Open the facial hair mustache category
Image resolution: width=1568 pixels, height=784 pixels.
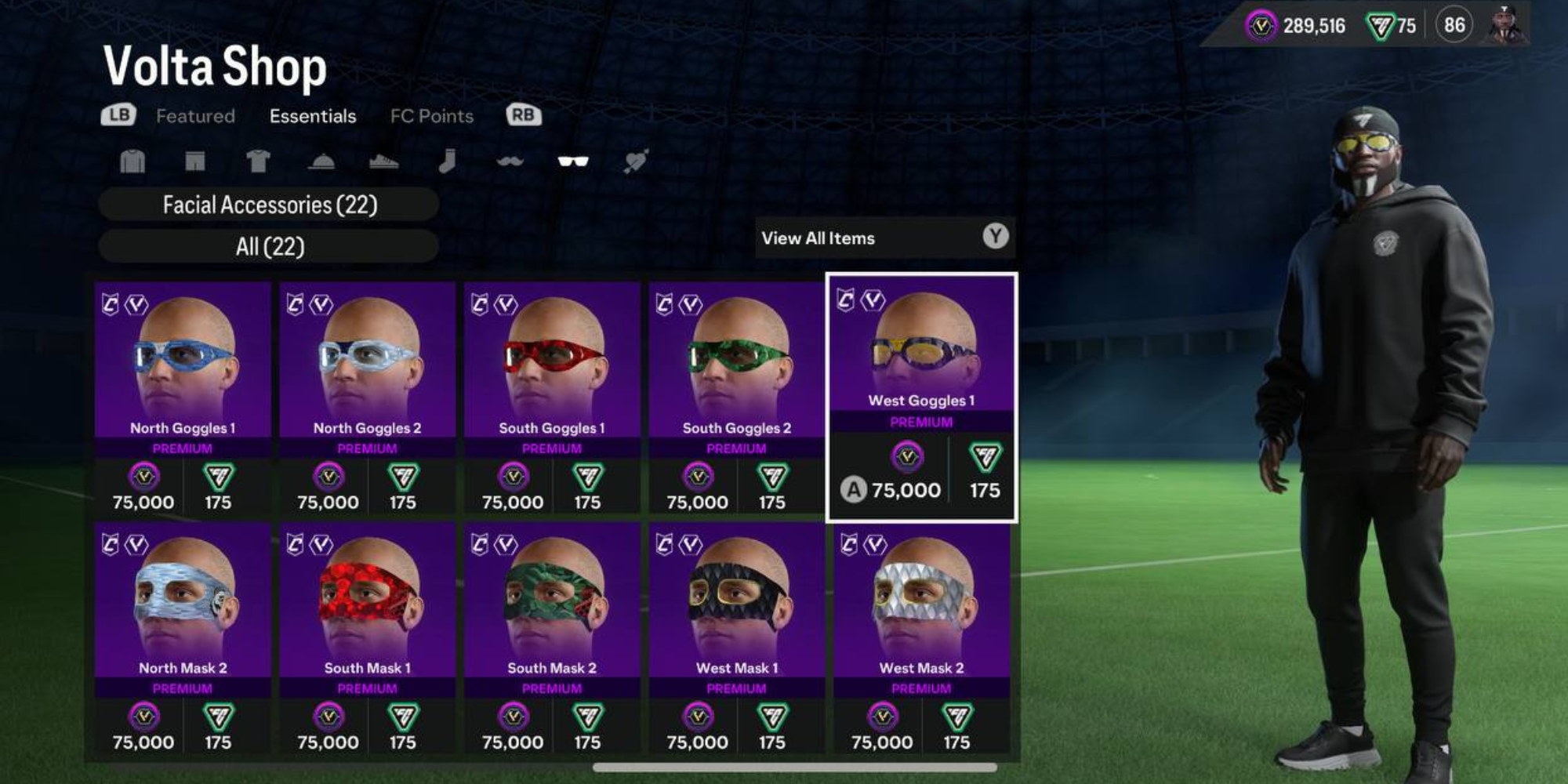coord(509,161)
